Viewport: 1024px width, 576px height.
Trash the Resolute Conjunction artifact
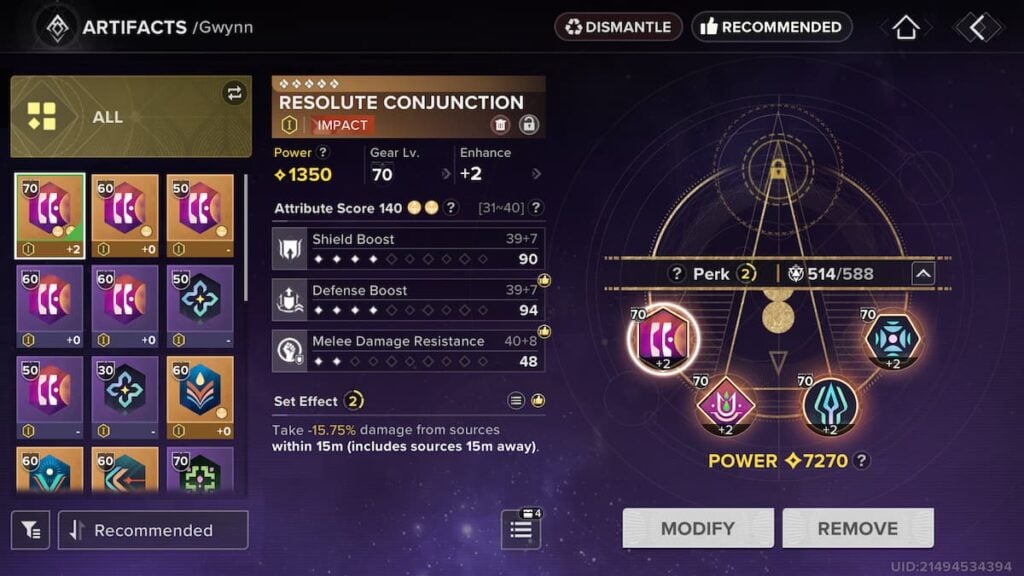(500, 125)
